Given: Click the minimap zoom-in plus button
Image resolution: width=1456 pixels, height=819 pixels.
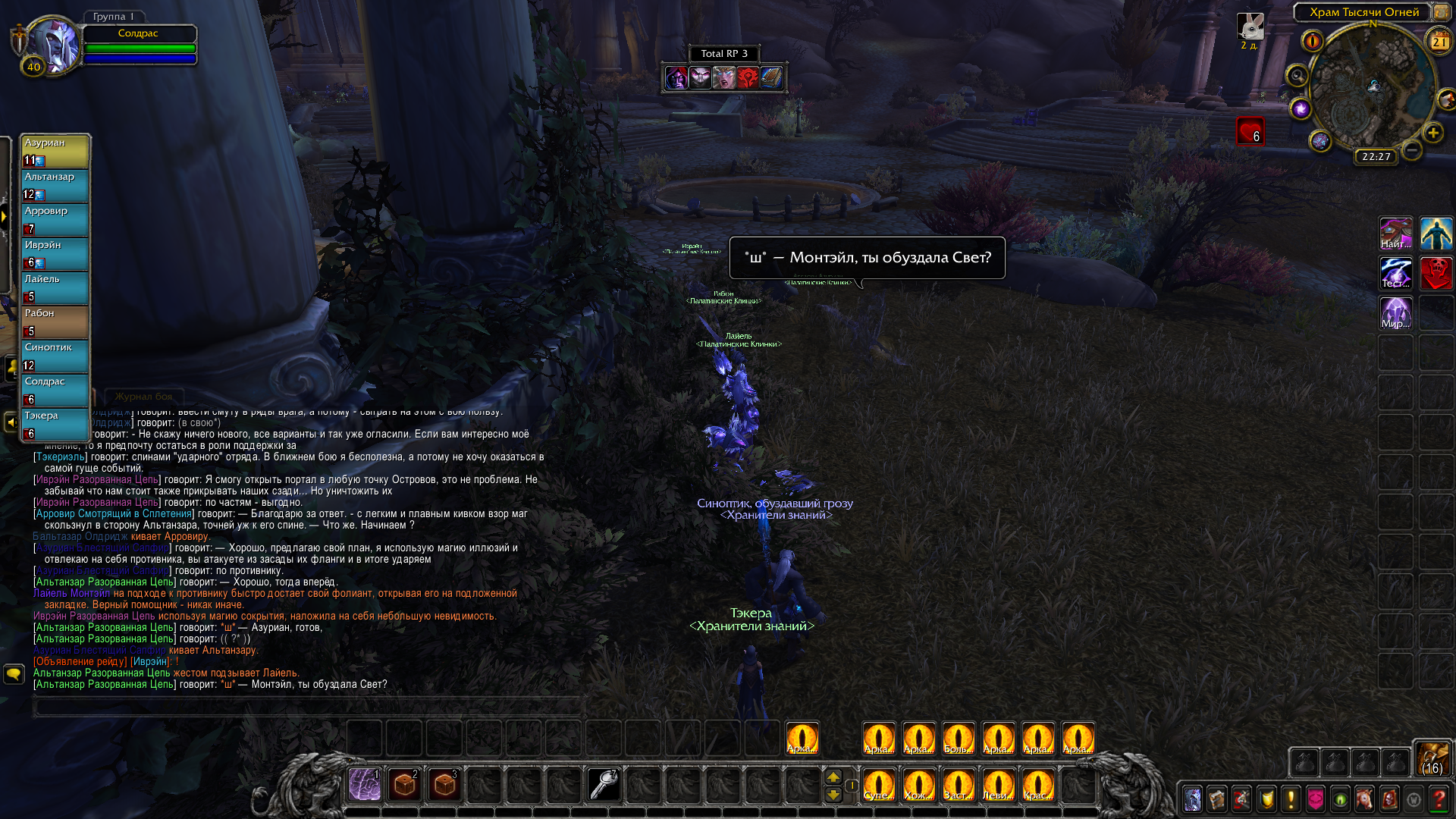Looking at the screenshot, I should (x=1432, y=133).
